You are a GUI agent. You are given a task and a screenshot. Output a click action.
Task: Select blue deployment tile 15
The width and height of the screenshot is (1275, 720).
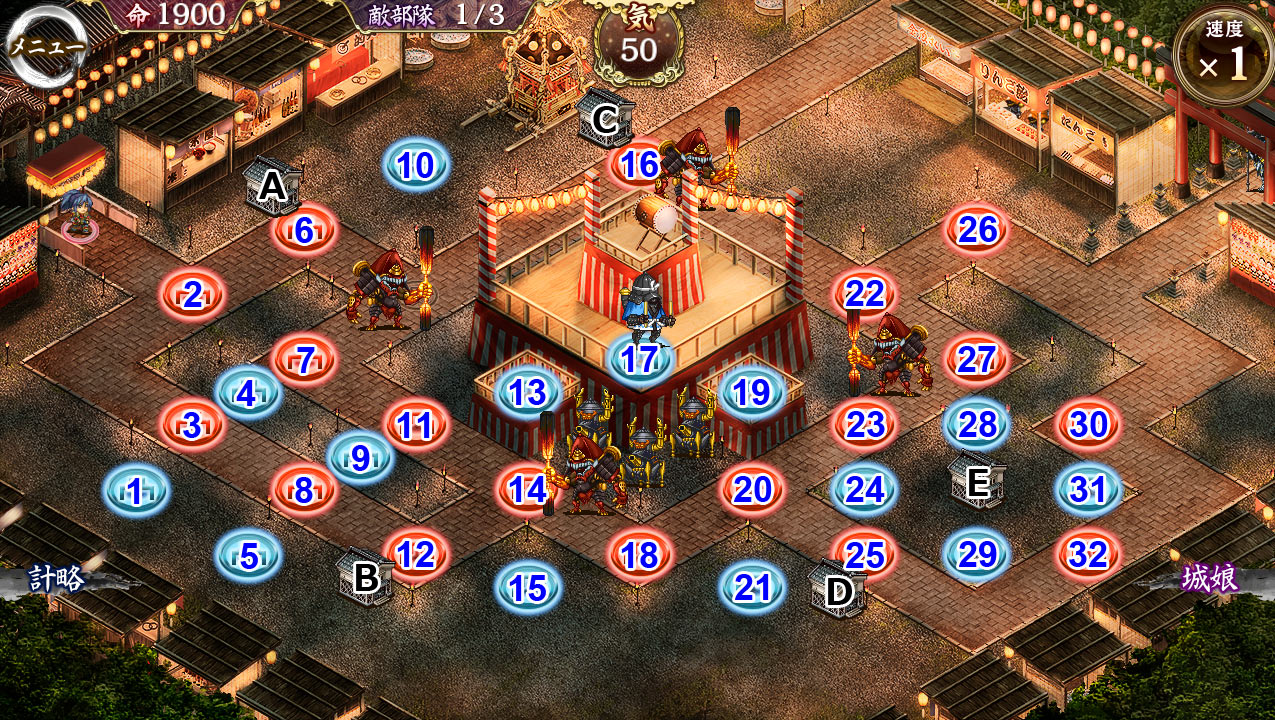pos(527,588)
